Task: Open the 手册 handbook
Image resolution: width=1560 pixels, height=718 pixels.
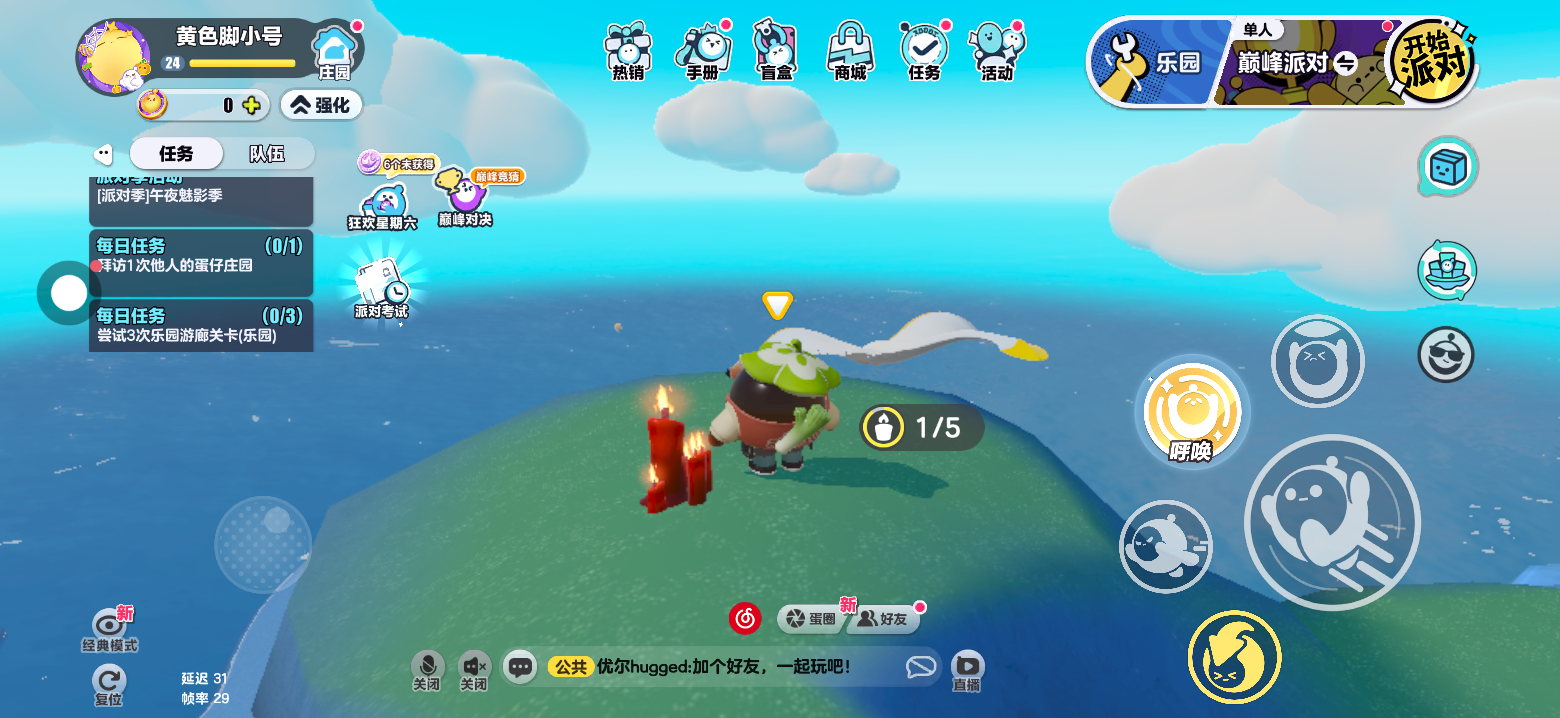Action: pyautogui.click(x=702, y=50)
